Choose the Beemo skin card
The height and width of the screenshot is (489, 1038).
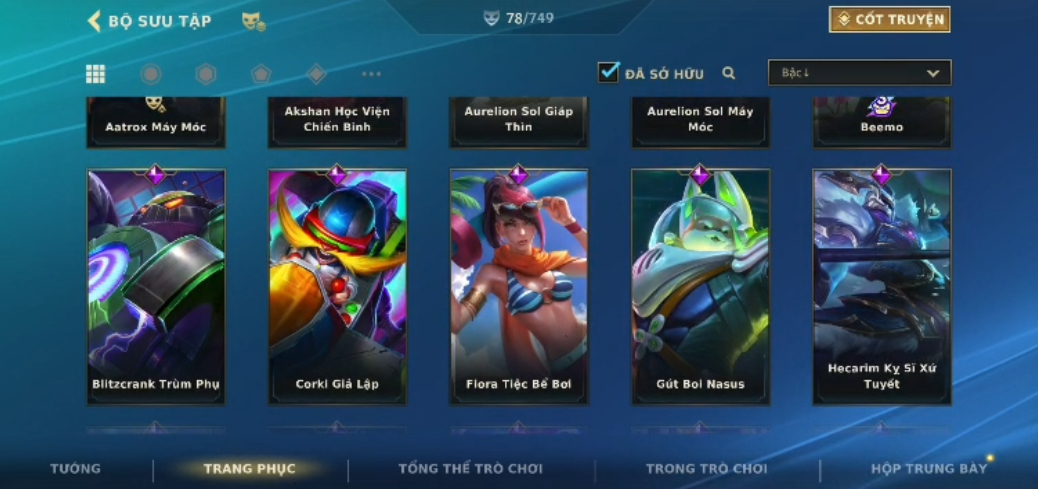point(881,122)
